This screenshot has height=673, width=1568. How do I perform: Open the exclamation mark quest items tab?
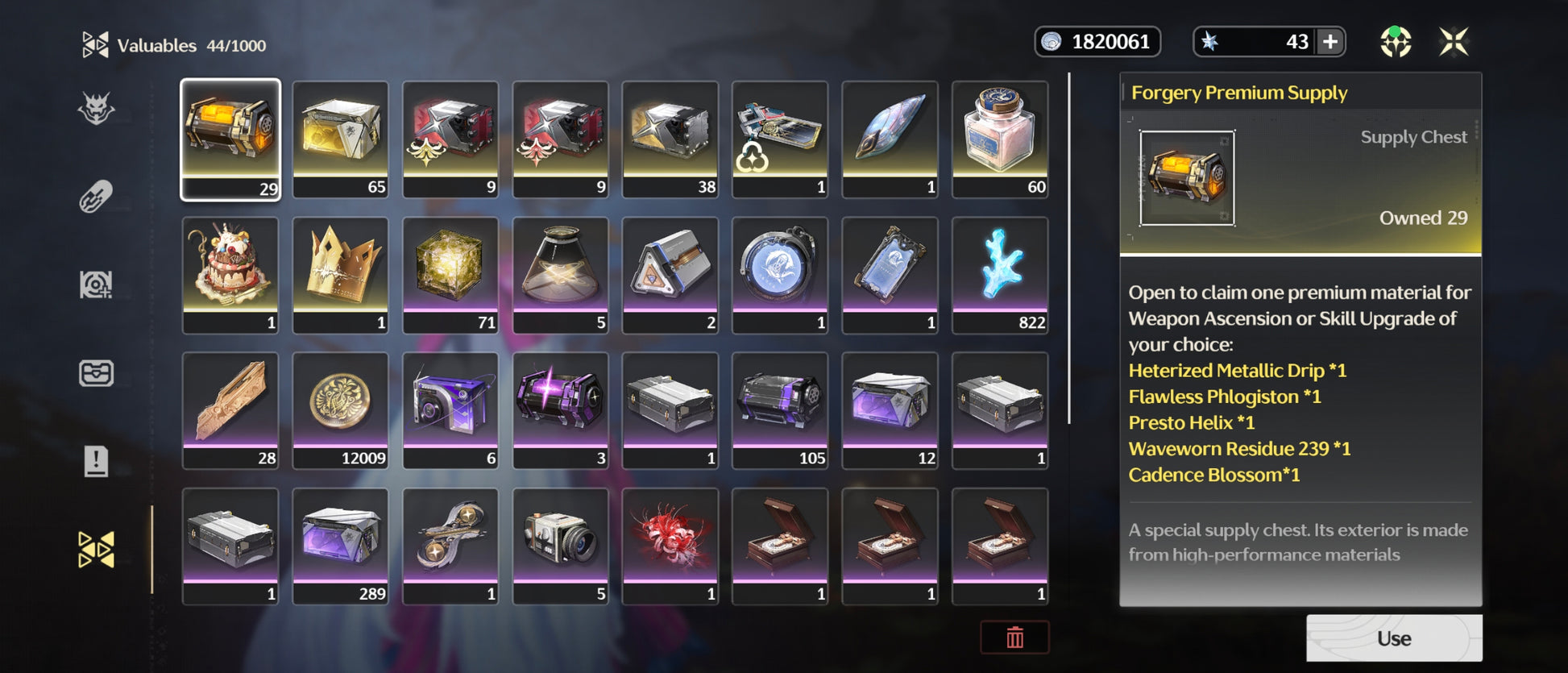coord(96,462)
